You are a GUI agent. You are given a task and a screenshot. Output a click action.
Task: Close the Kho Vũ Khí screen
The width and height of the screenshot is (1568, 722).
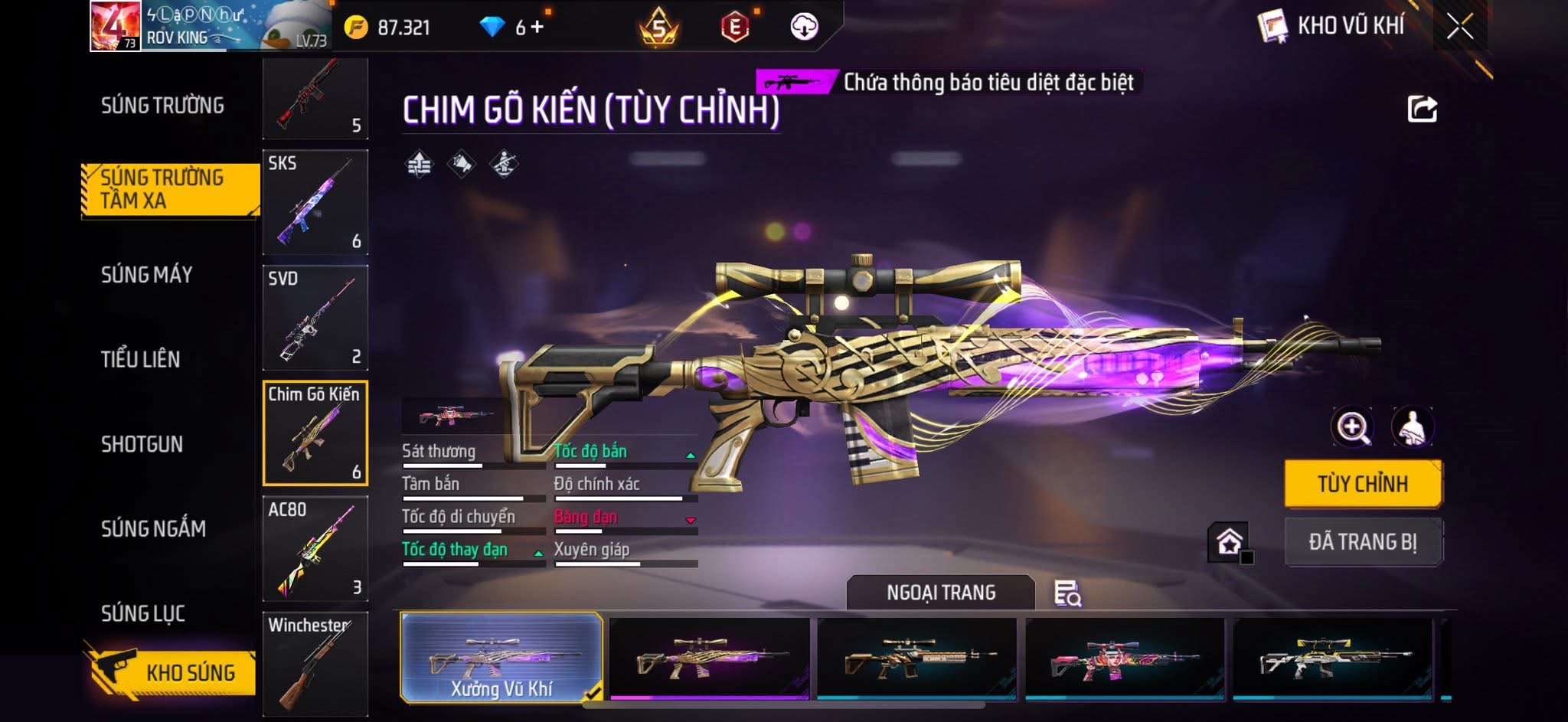point(1459,27)
